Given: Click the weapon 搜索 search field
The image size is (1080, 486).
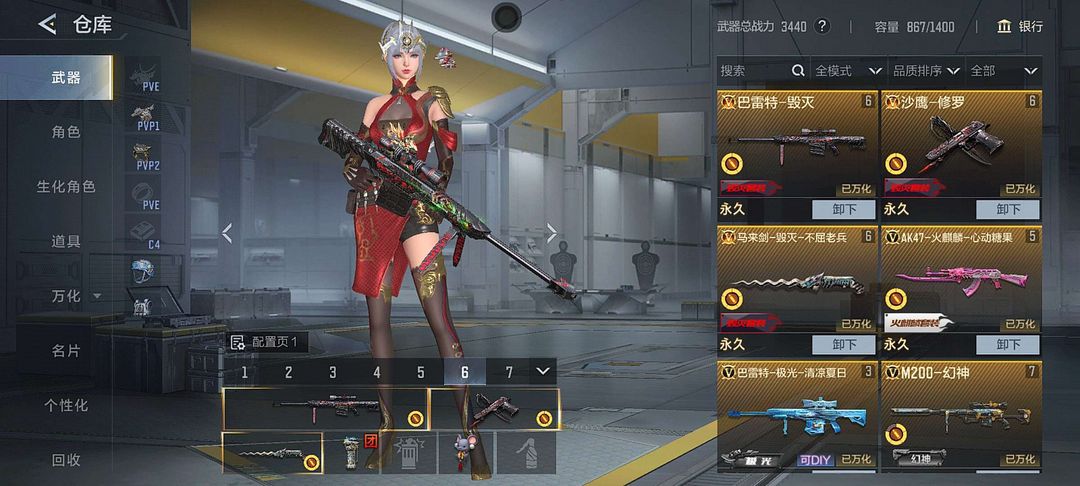Looking at the screenshot, I should click(755, 71).
